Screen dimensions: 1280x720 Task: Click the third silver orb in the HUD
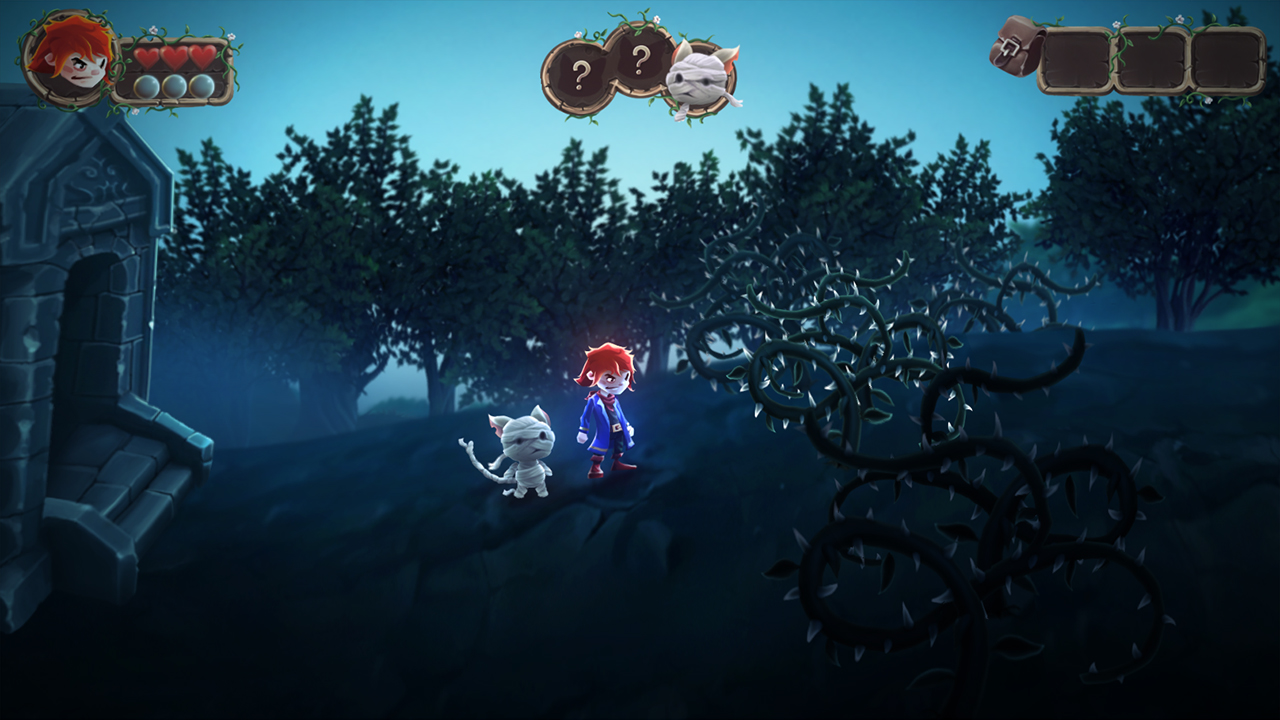pyautogui.click(x=201, y=86)
